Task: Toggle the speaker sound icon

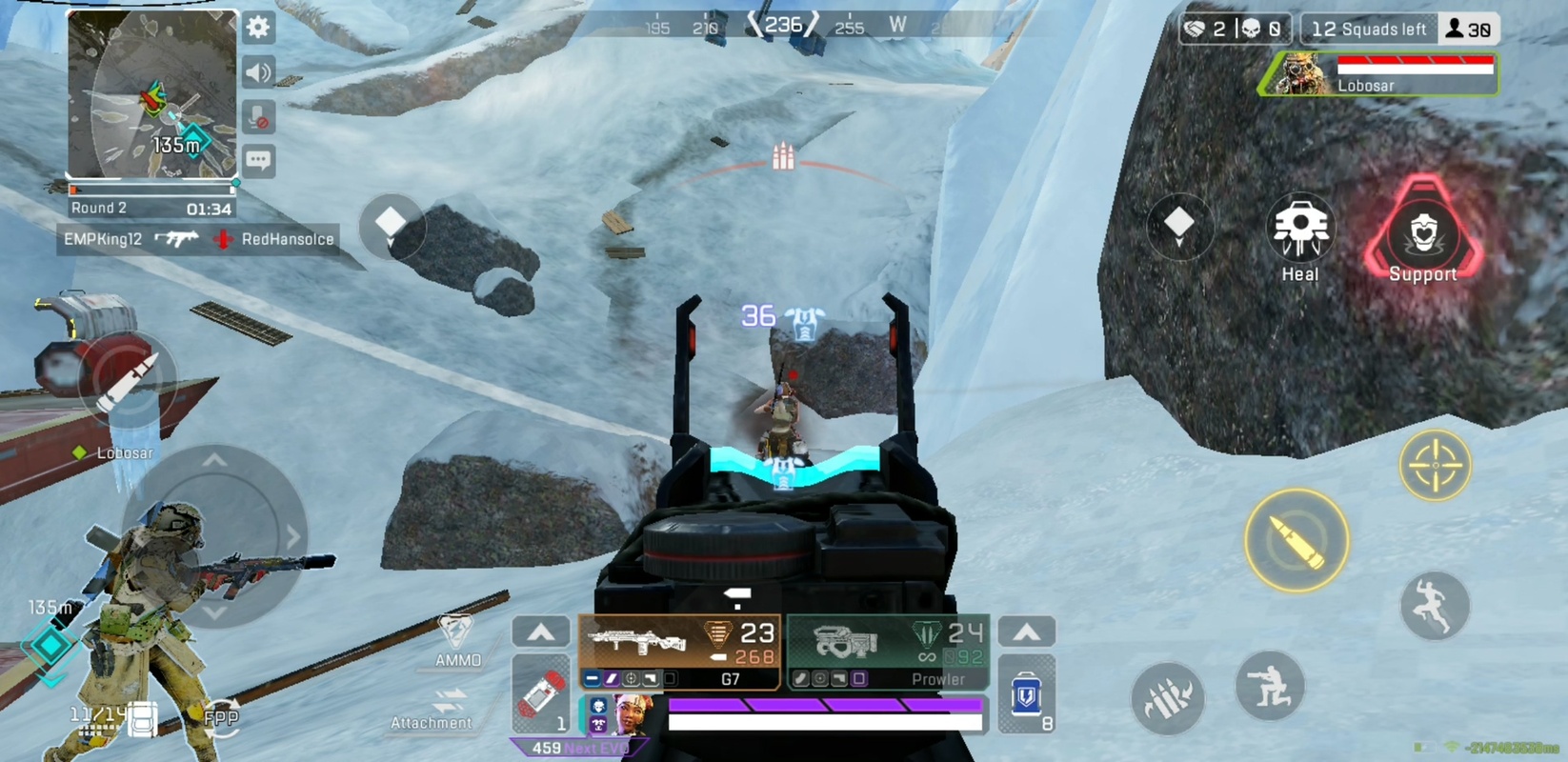Action: [x=258, y=72]
